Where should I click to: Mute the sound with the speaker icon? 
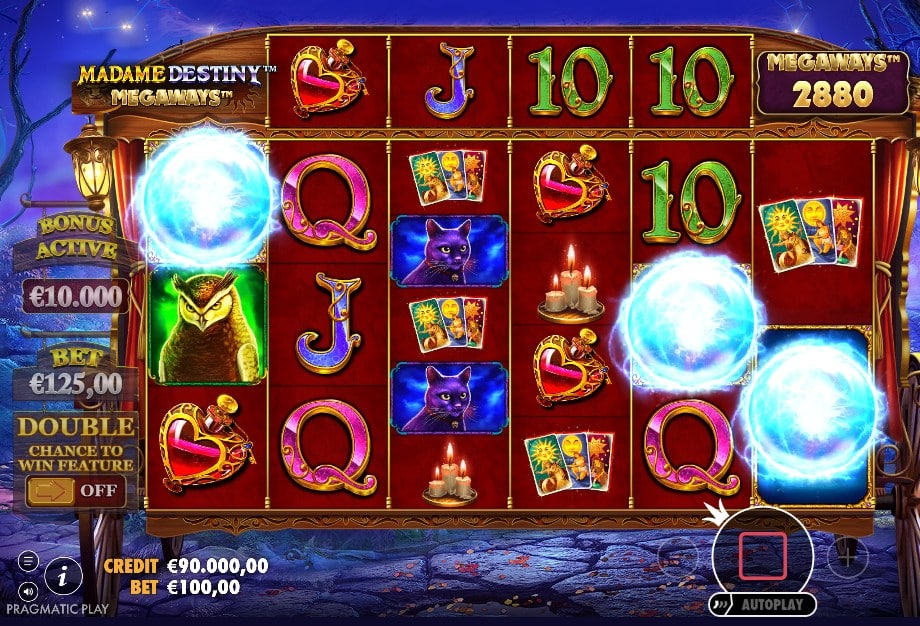tap(28, 588)
